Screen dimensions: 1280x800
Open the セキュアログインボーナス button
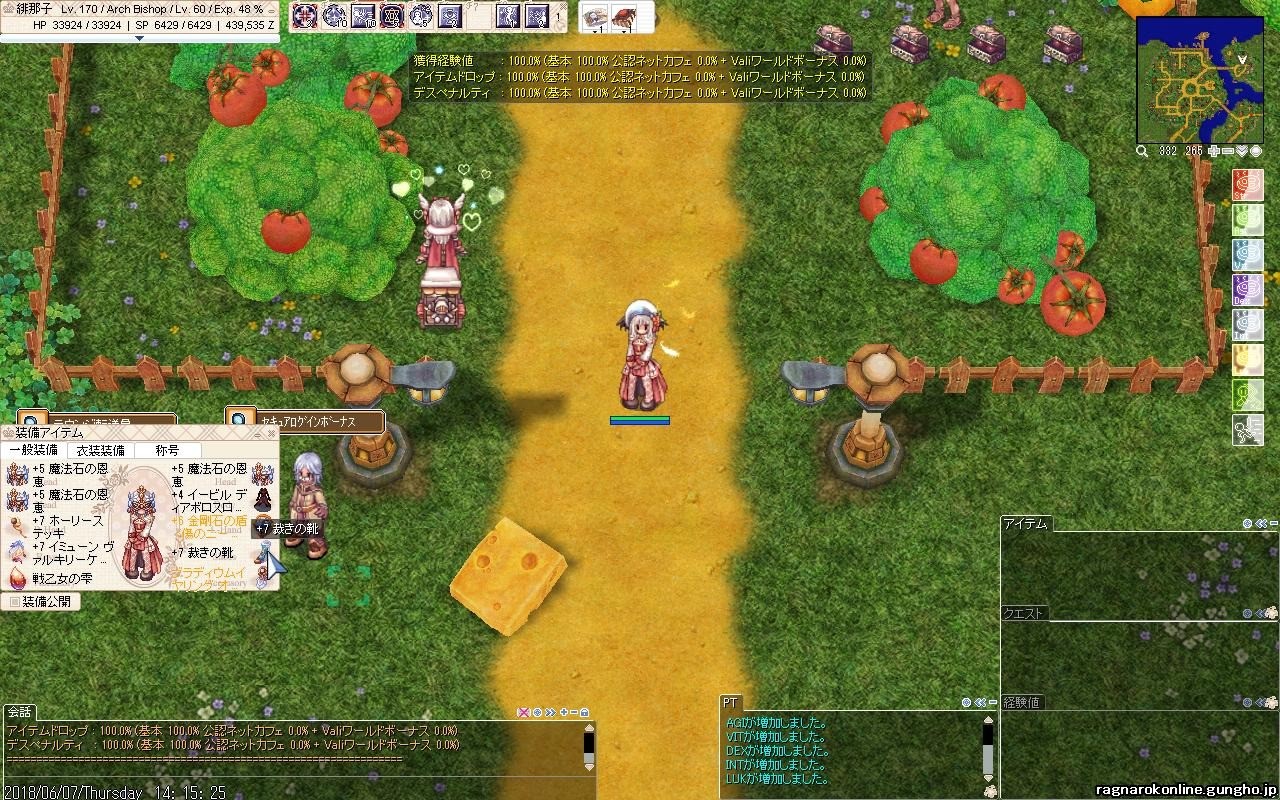click(x=305, y=421)
